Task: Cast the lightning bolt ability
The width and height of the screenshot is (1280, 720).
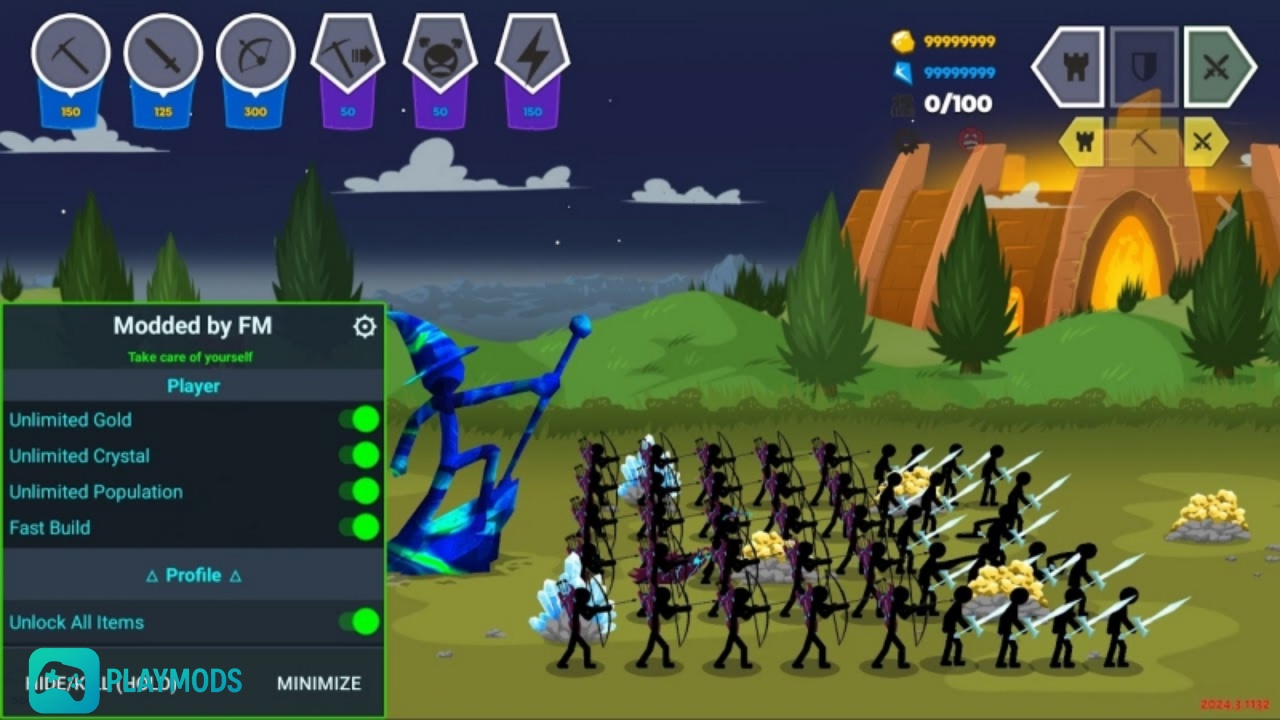Action: [532, 54]
